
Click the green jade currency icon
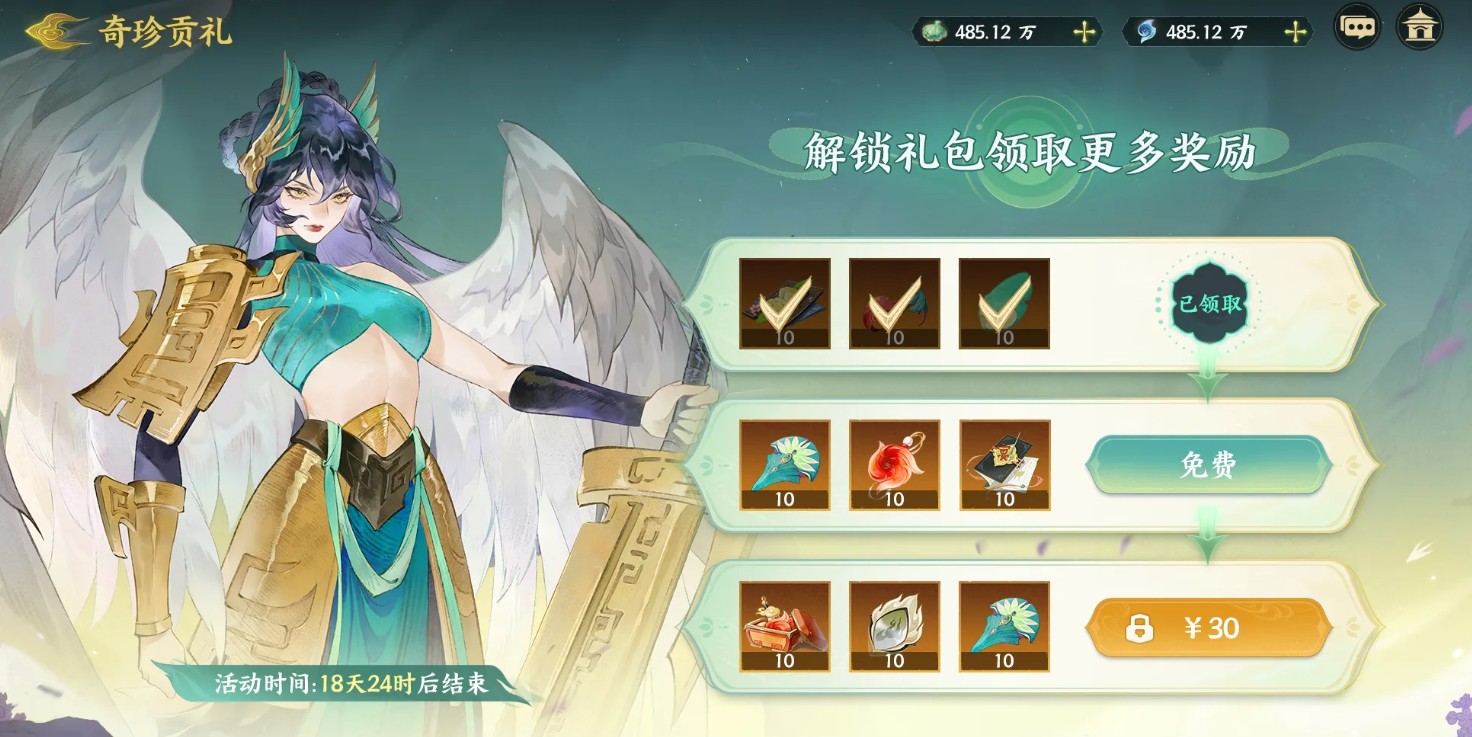[932, 31]
